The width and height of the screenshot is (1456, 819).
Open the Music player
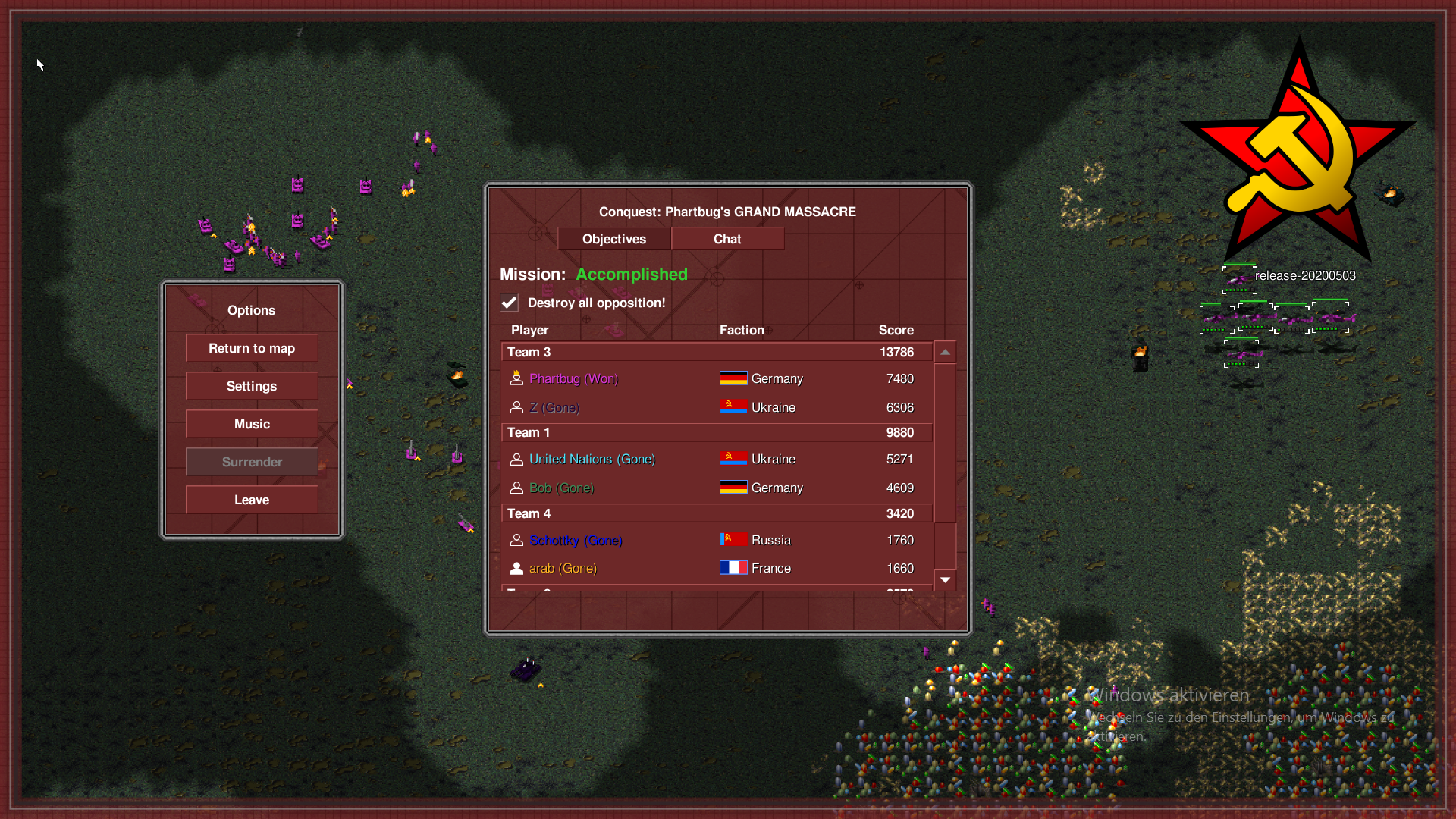(252, 424)
